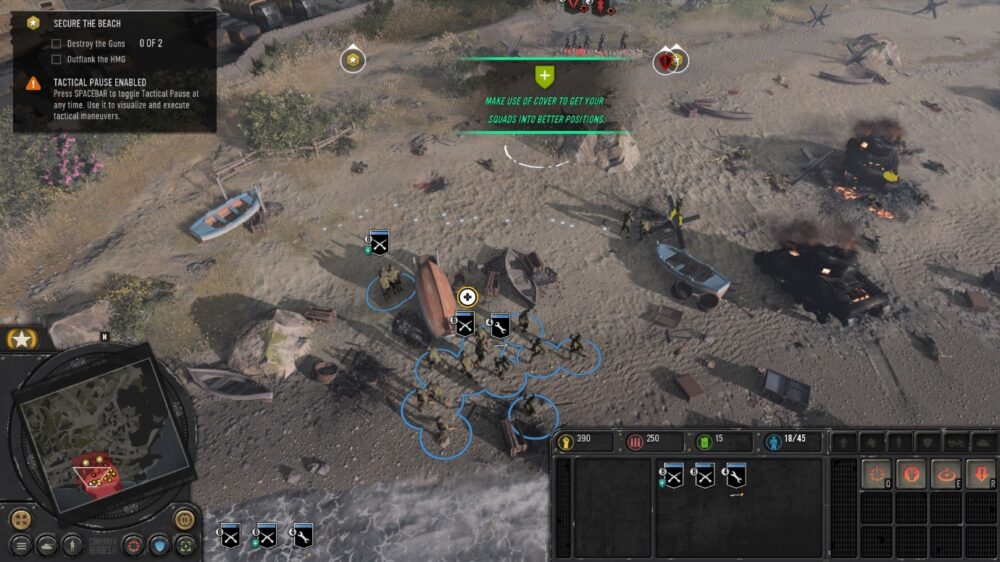Issue the attack-move crosshair command
Image resolution: width=1000 pixels, height=562 pixels.
point(877,475)
